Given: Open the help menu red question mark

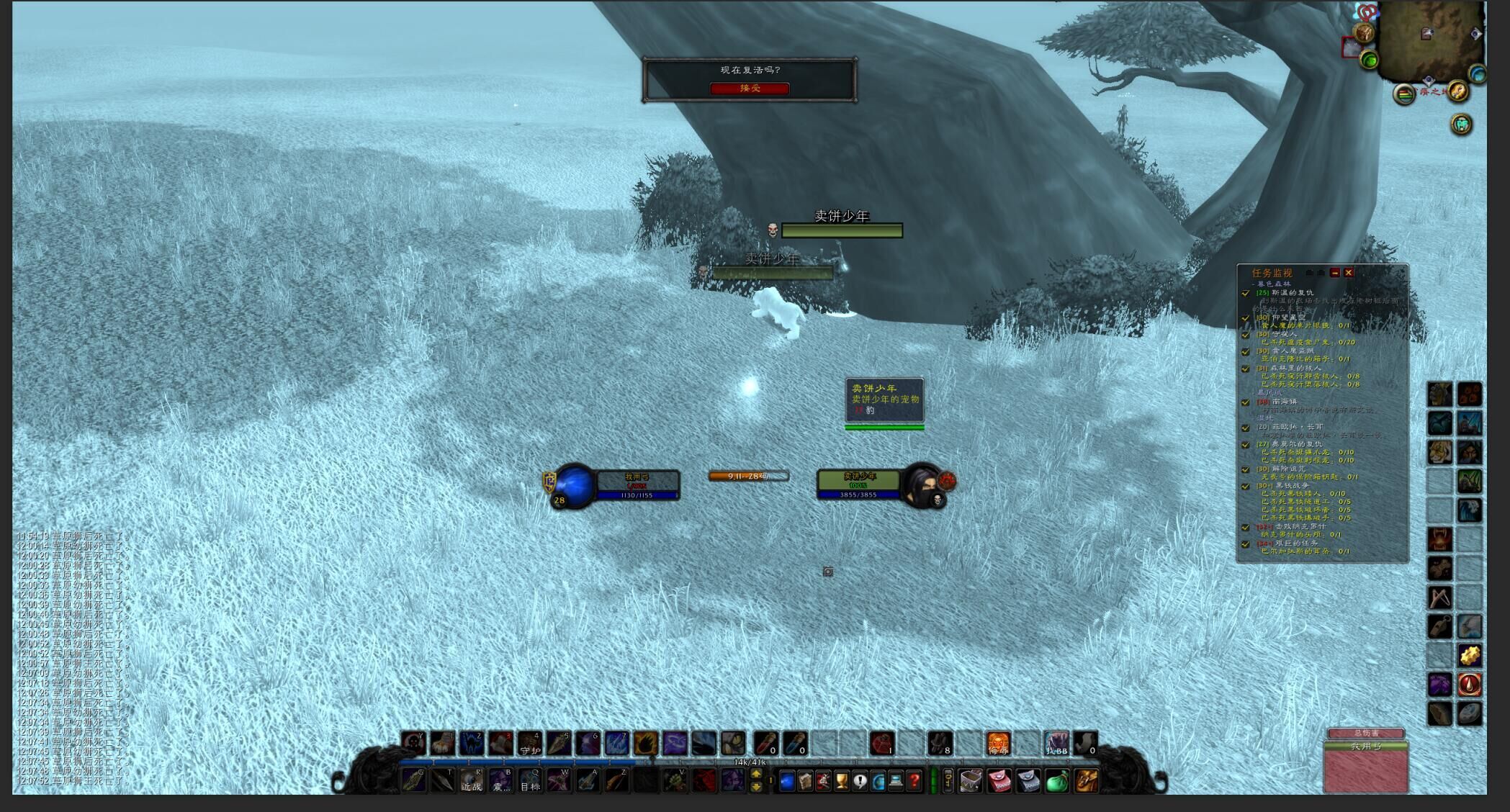Looking at the screenshot, I should (x=914, y=780).
